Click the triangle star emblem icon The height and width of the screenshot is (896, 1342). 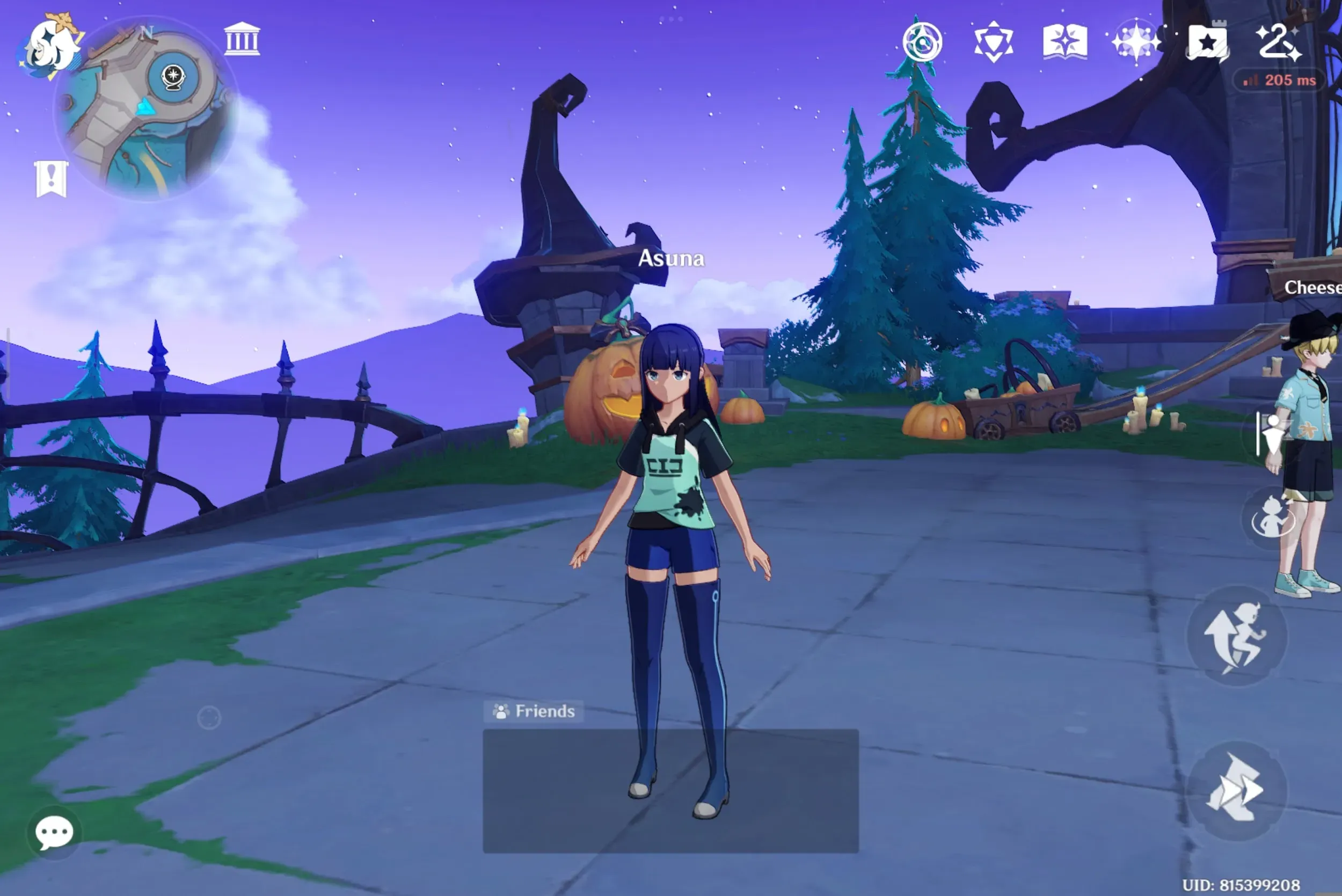pos(994,42)
